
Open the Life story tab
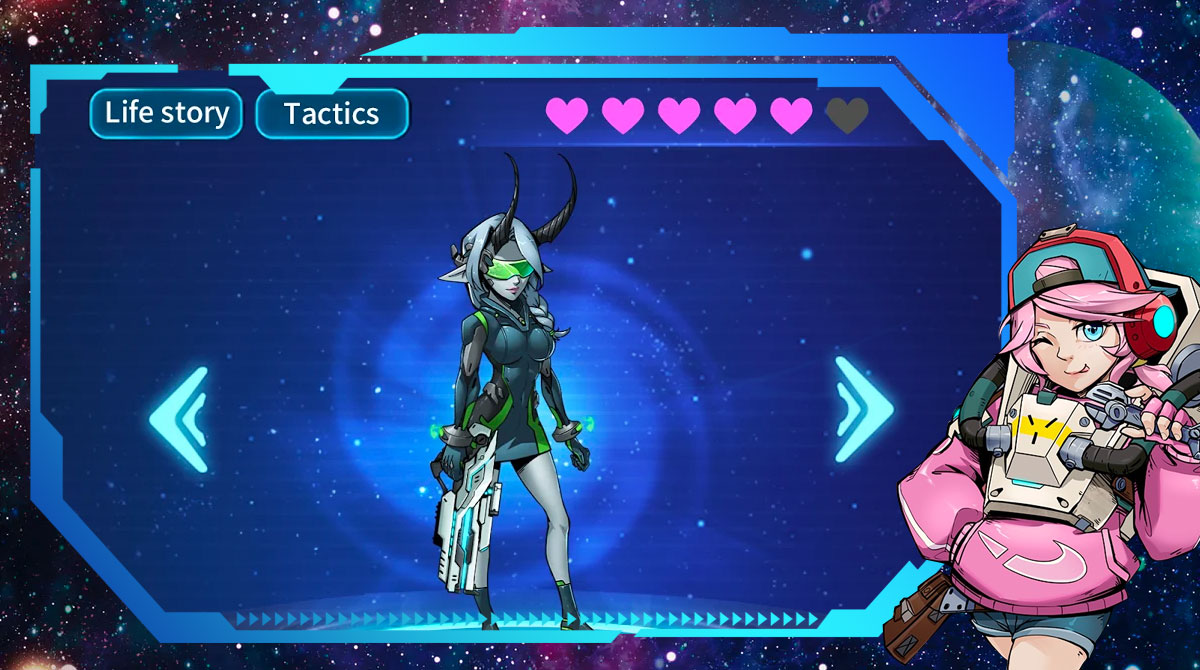coord(166,113)
